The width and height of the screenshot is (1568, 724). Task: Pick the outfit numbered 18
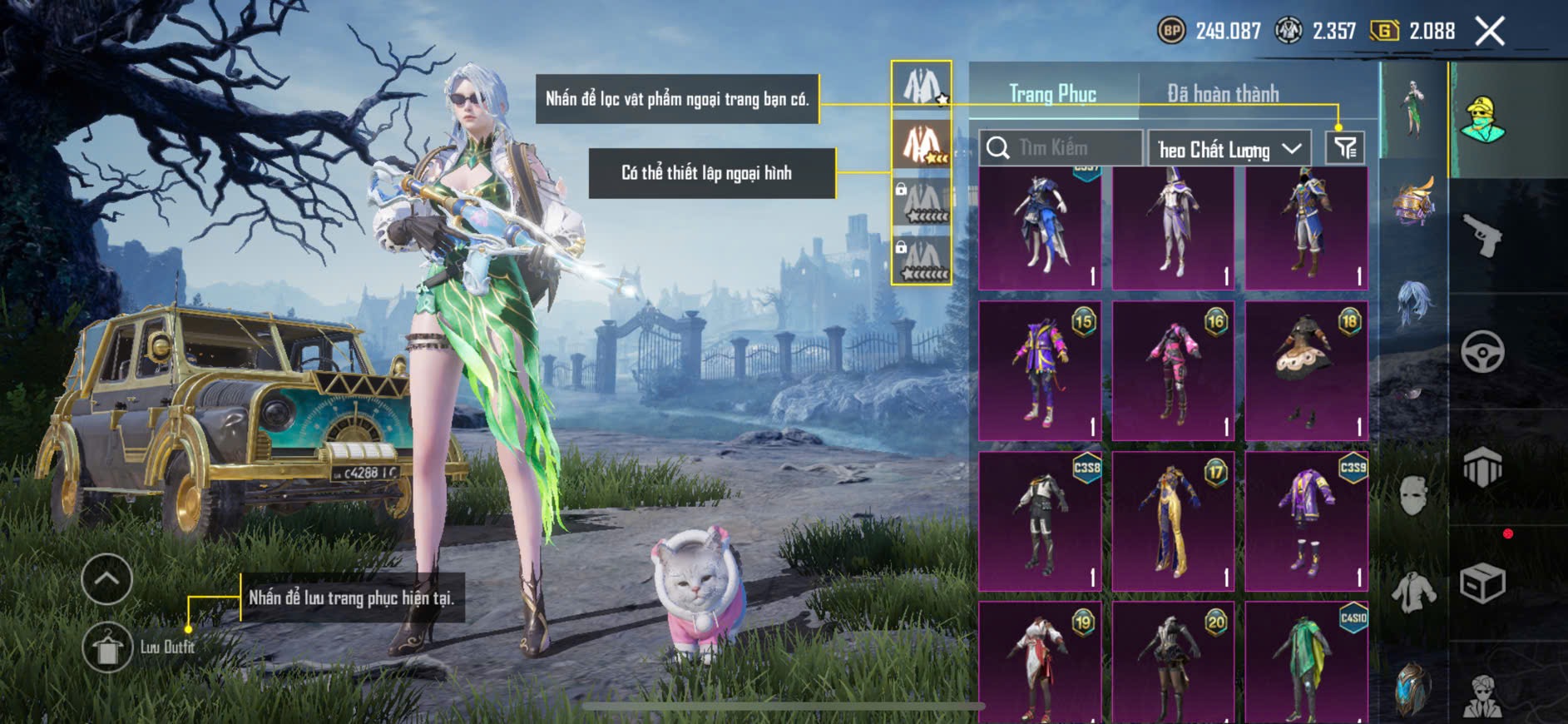point(1306,371)
